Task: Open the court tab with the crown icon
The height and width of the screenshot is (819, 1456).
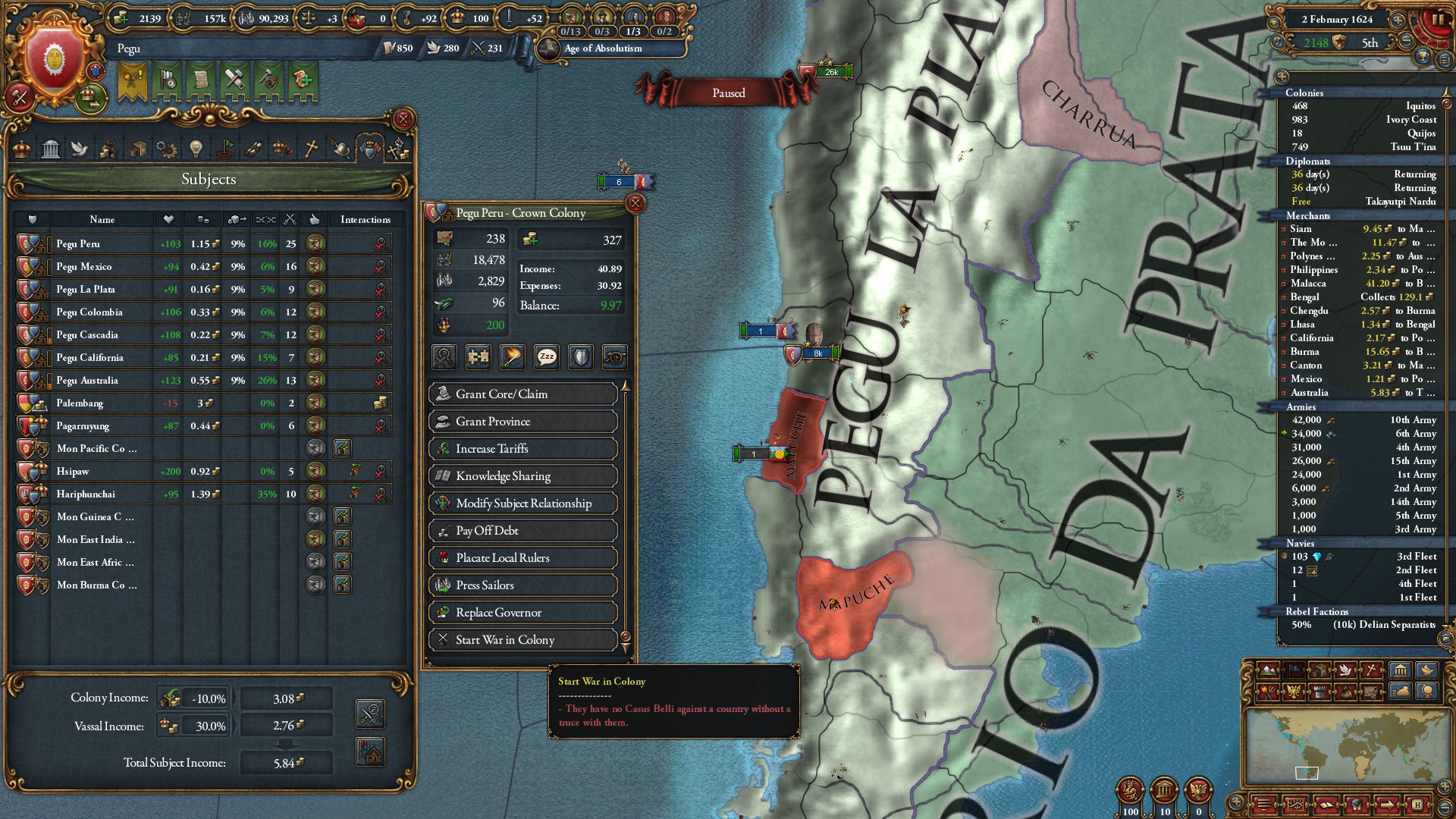Action: point(23,149)
